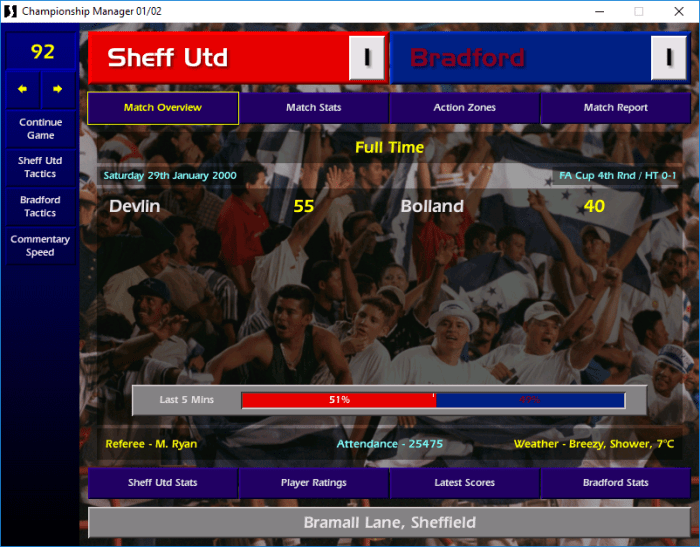Click the Continue Game button
This screenshot has height=547, width=700.
pos(40,129)
